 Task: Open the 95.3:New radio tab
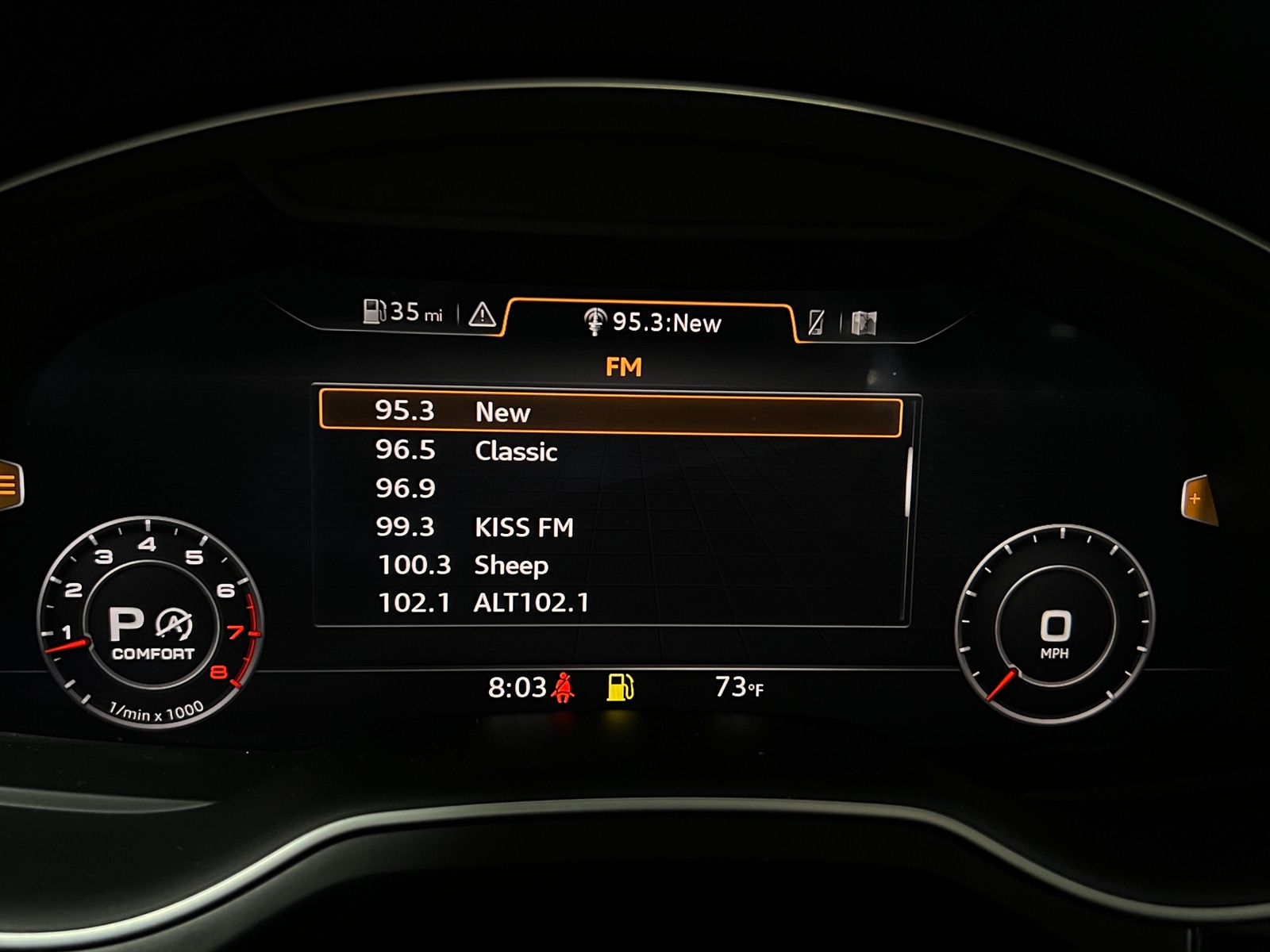(x=651, y=322)
